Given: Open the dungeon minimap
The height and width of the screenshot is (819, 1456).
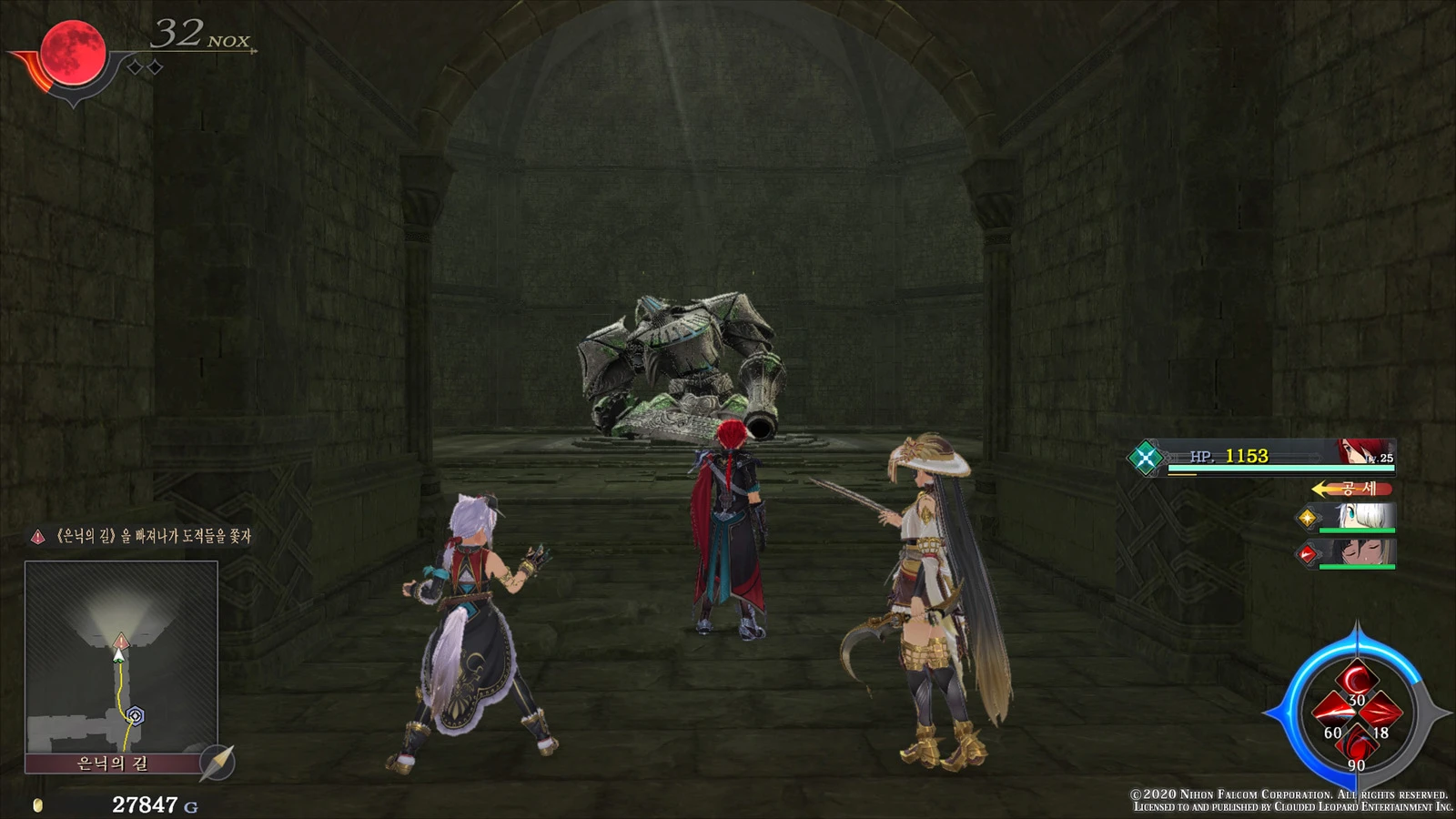Looking at the screenshot, I should [121, 657].
